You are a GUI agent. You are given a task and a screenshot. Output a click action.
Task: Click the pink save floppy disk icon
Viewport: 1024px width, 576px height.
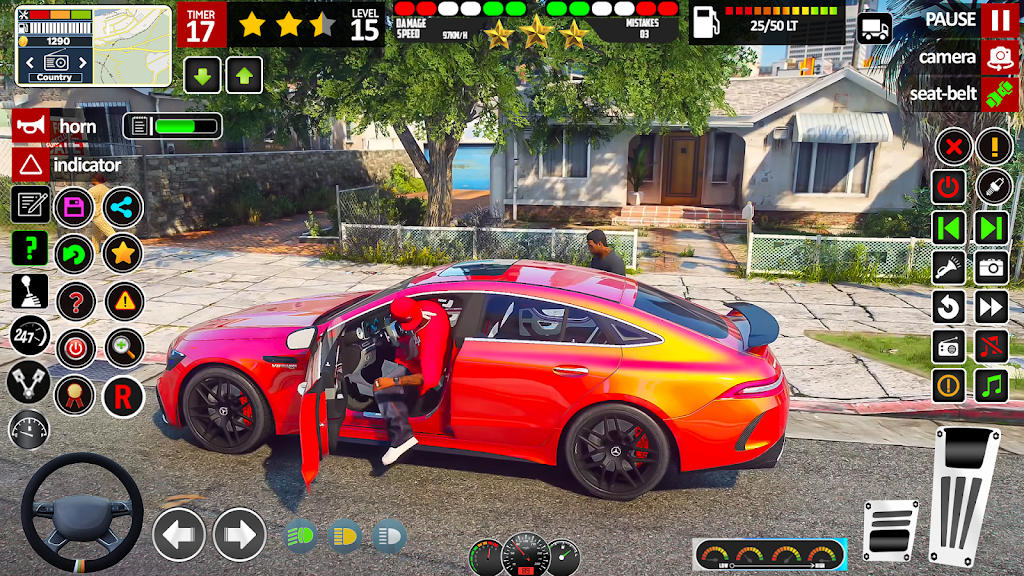click(74, 207)
